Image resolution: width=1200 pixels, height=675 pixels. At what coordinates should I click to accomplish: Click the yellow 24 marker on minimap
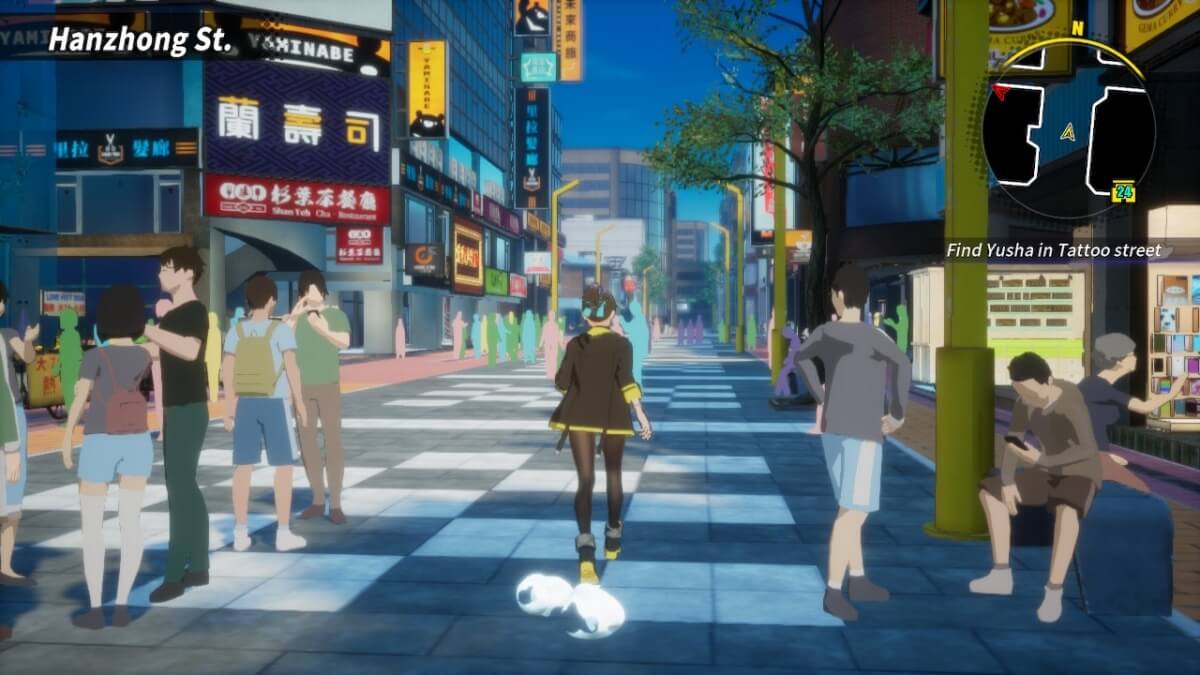click(x=1123, y=190)
